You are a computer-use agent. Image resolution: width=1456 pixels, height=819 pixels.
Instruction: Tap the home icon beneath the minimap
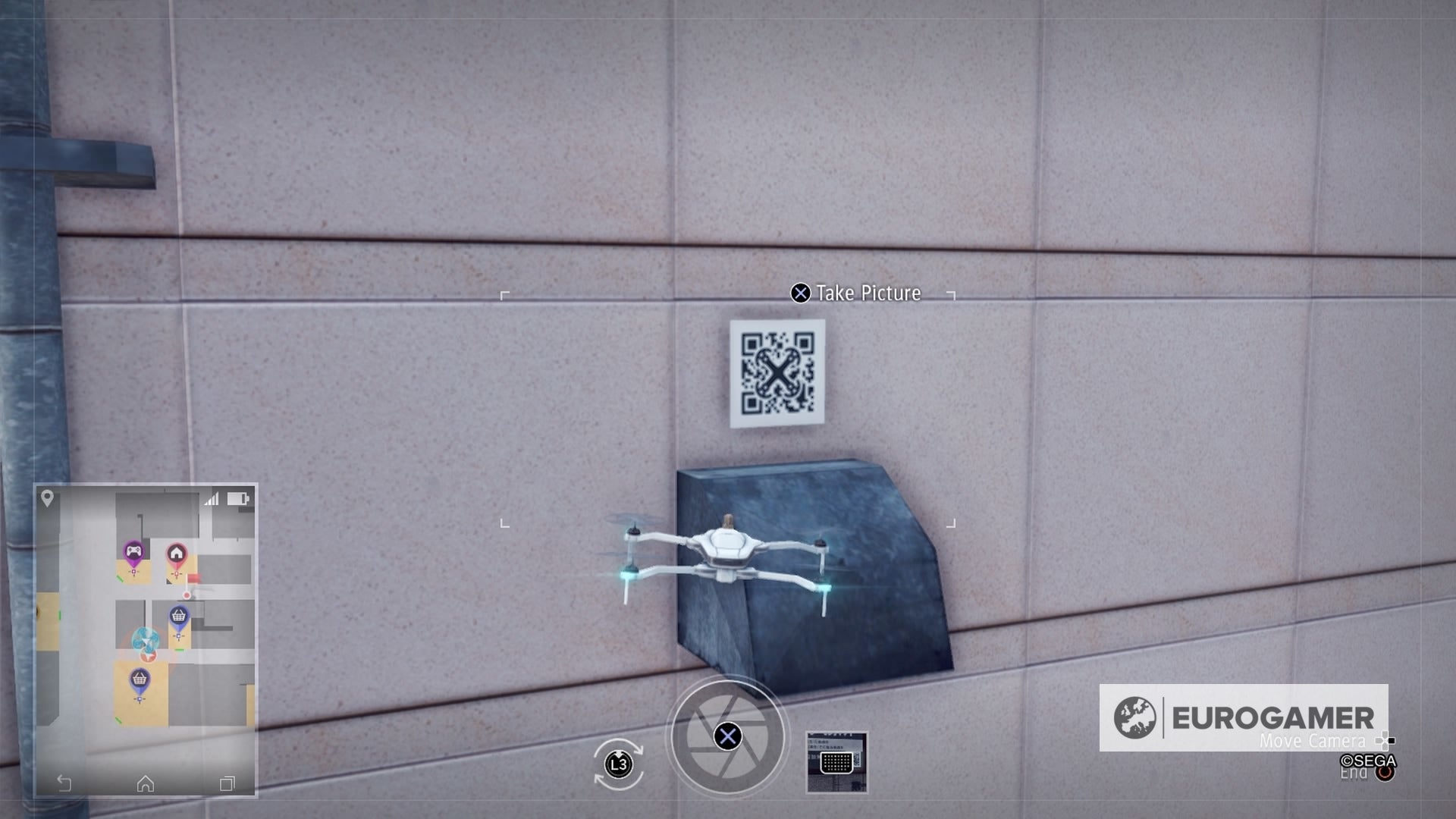[x=145, y=783]
